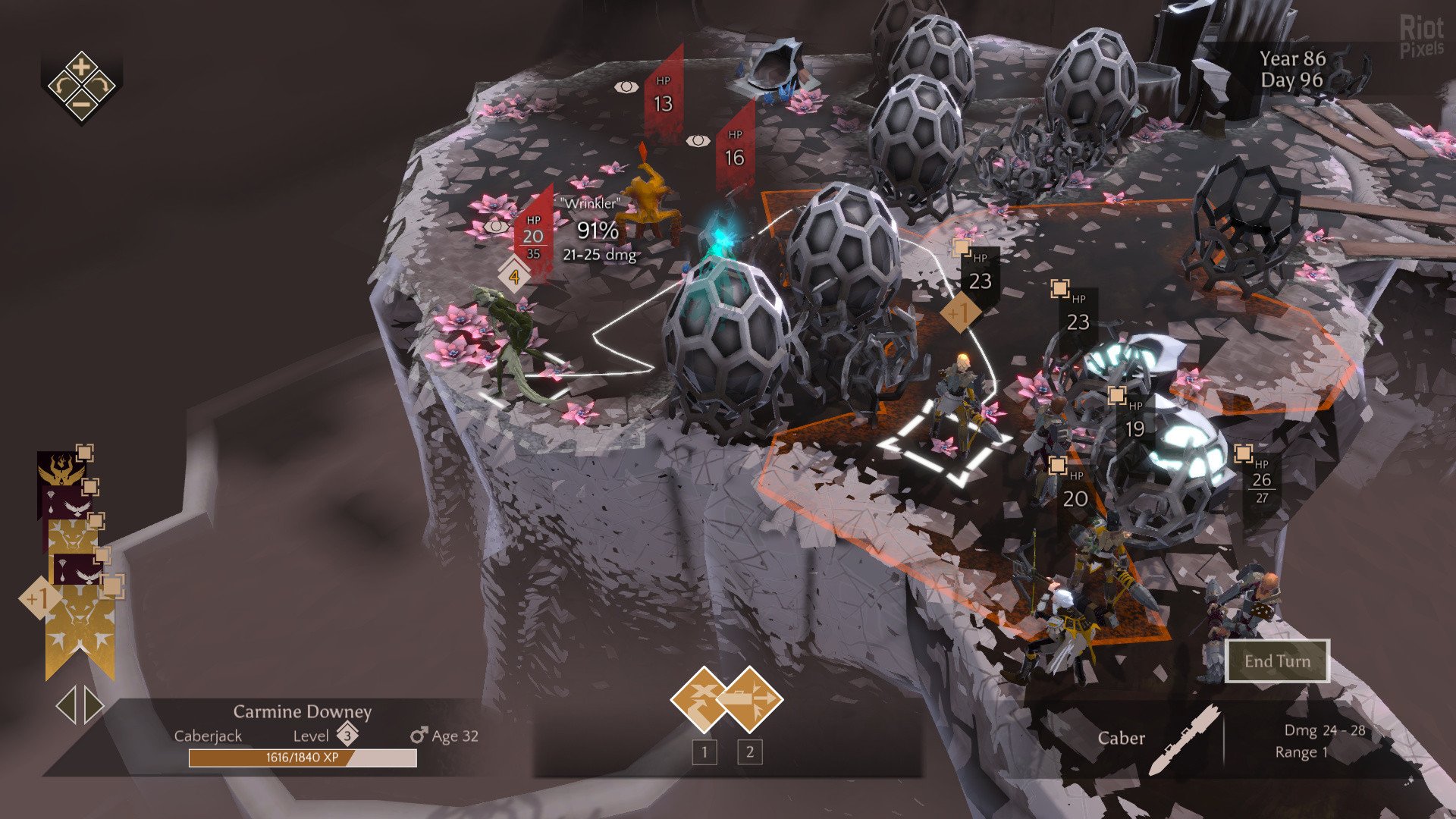Select the enemy flag showing 13 HP
Viewport: 1456px width, 819px height.
[664, 97]
